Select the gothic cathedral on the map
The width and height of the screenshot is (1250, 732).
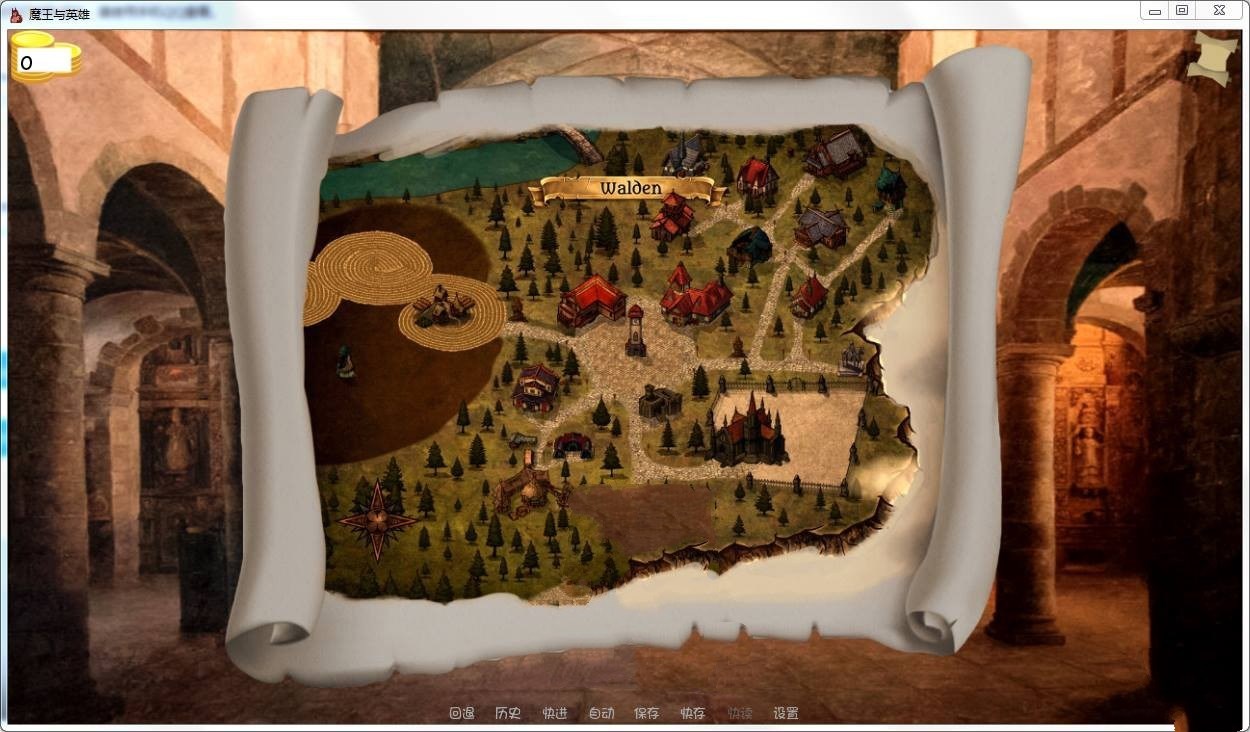(747, 430)
